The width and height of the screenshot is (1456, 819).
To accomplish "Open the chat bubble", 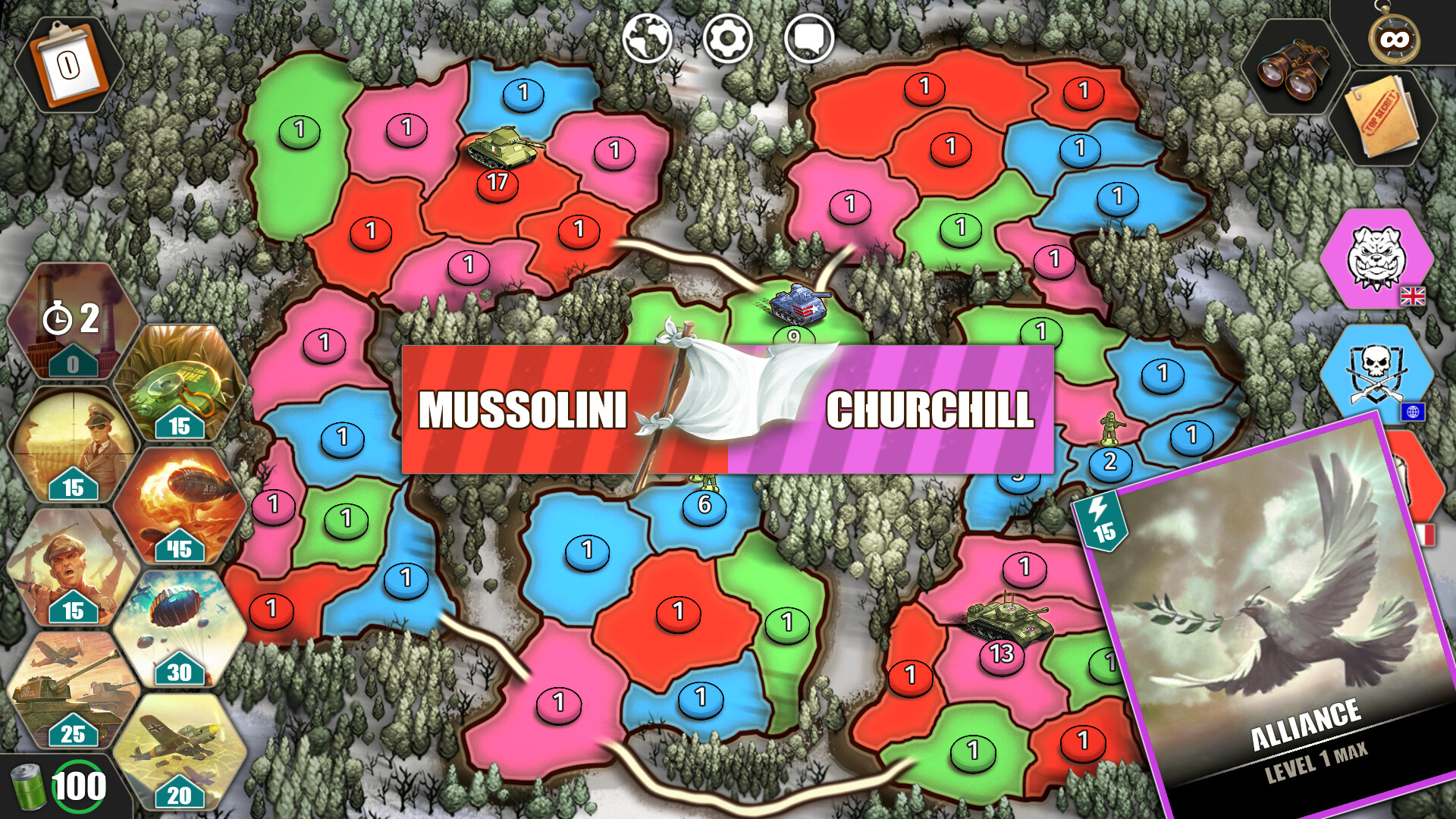I will coord(810,36).
